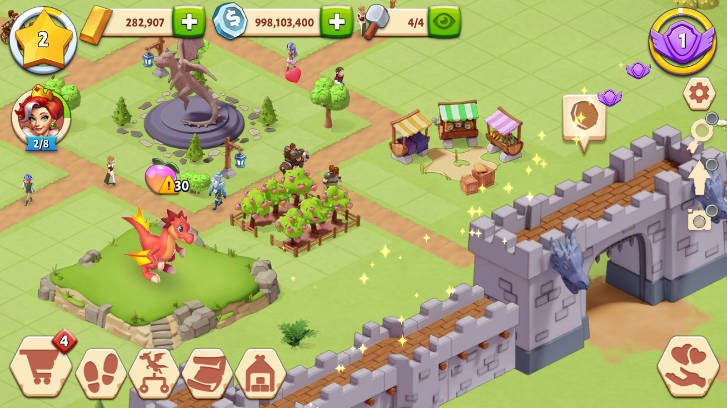Open the settings gear
This screenshot has width=727, height=408.
click(699, 93)
